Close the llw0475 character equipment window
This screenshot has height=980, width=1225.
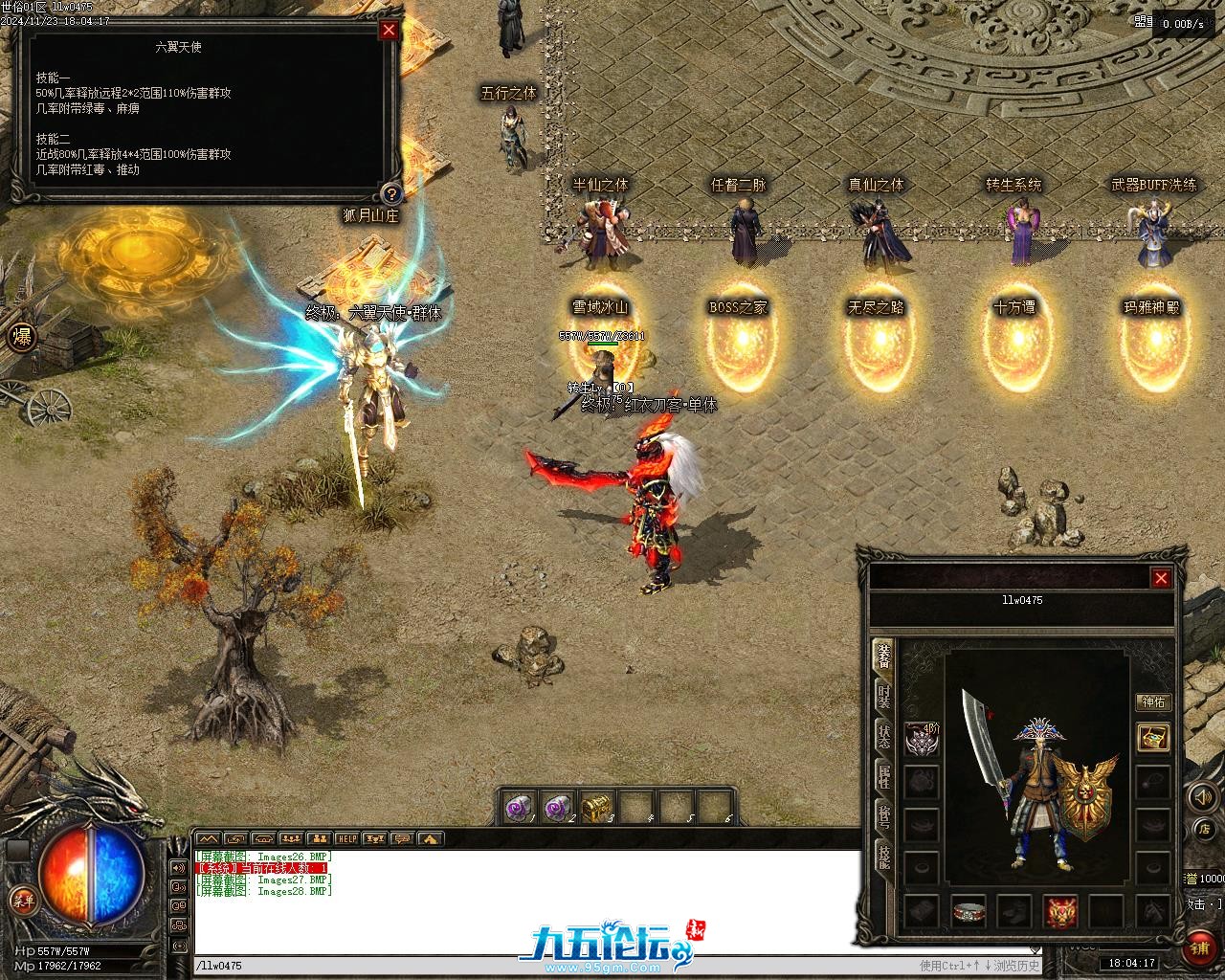pos(1161,578)
